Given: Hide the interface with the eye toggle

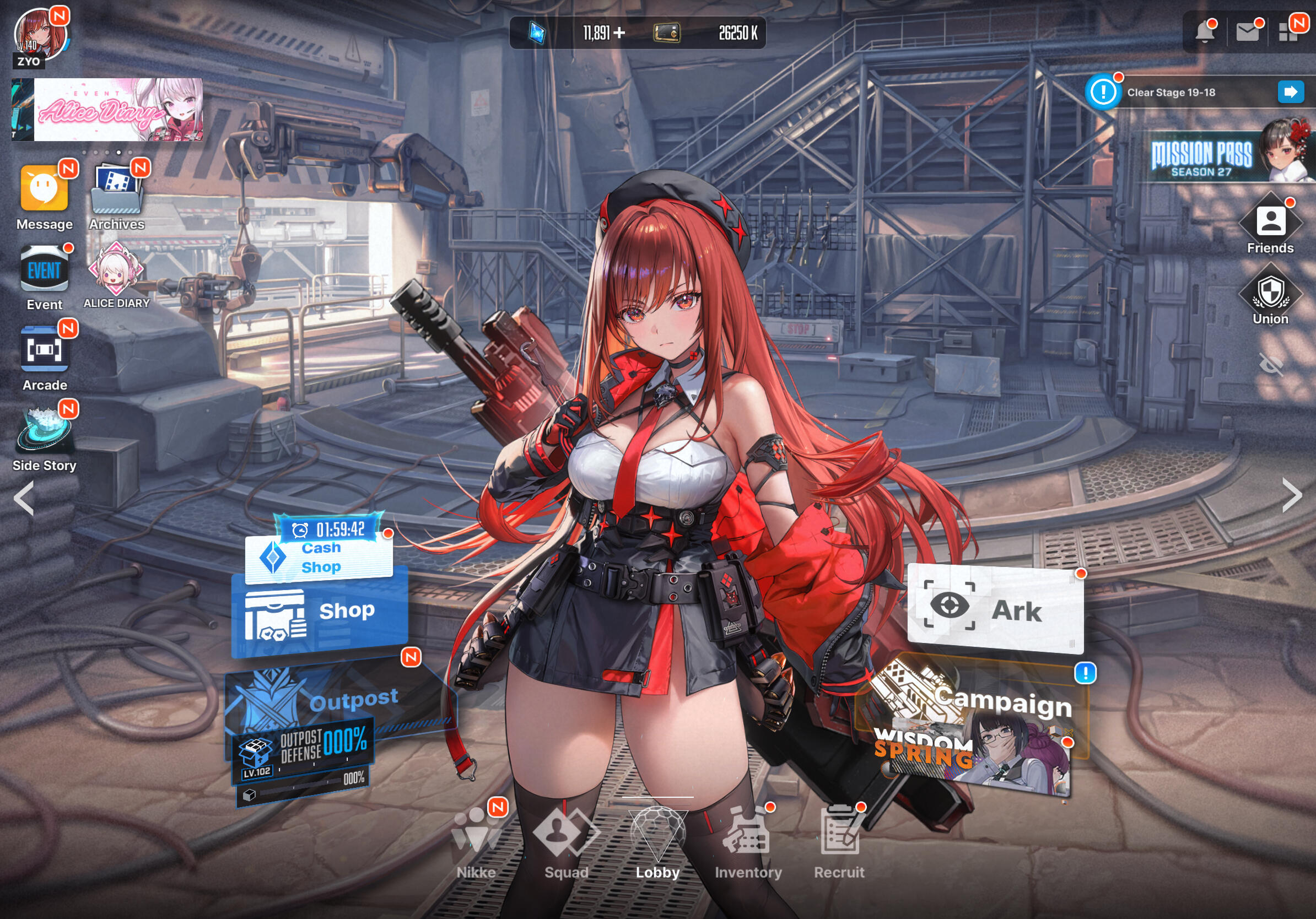Looking at the screenshot, I should pyautogui.click(x=1270, y=364).
